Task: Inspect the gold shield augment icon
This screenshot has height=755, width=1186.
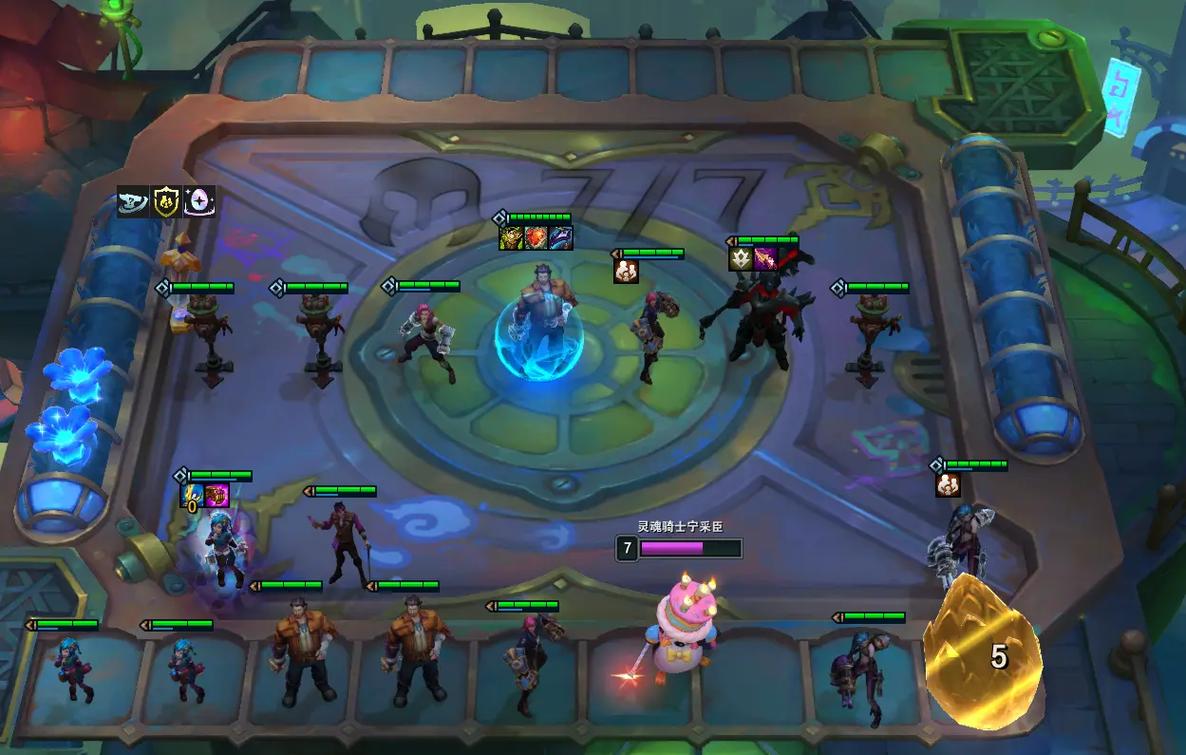Action: pos(166,202)
